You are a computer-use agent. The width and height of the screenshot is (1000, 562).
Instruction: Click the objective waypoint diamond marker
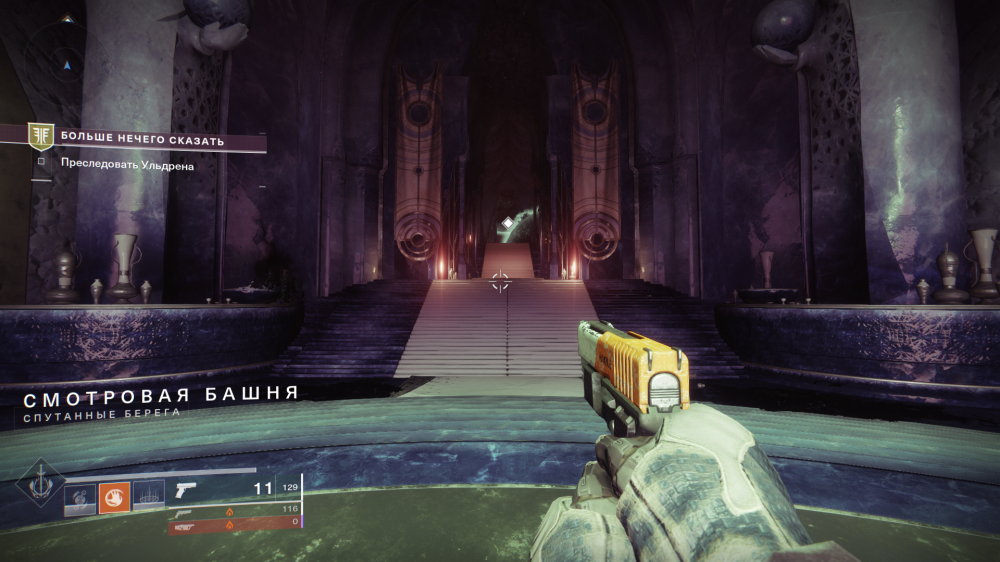pos(507,222)
